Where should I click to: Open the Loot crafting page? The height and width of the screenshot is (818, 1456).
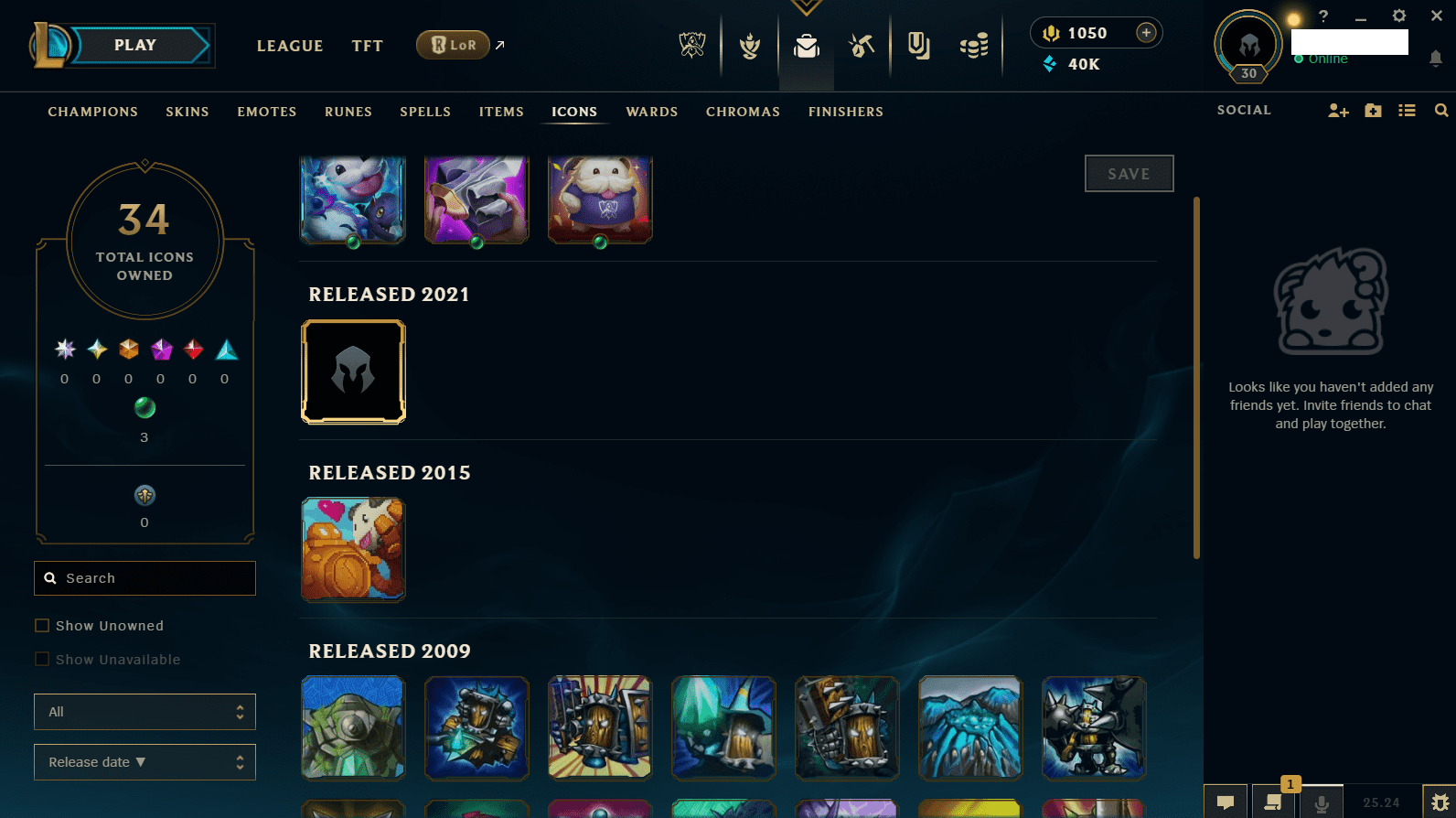point(861,46)
